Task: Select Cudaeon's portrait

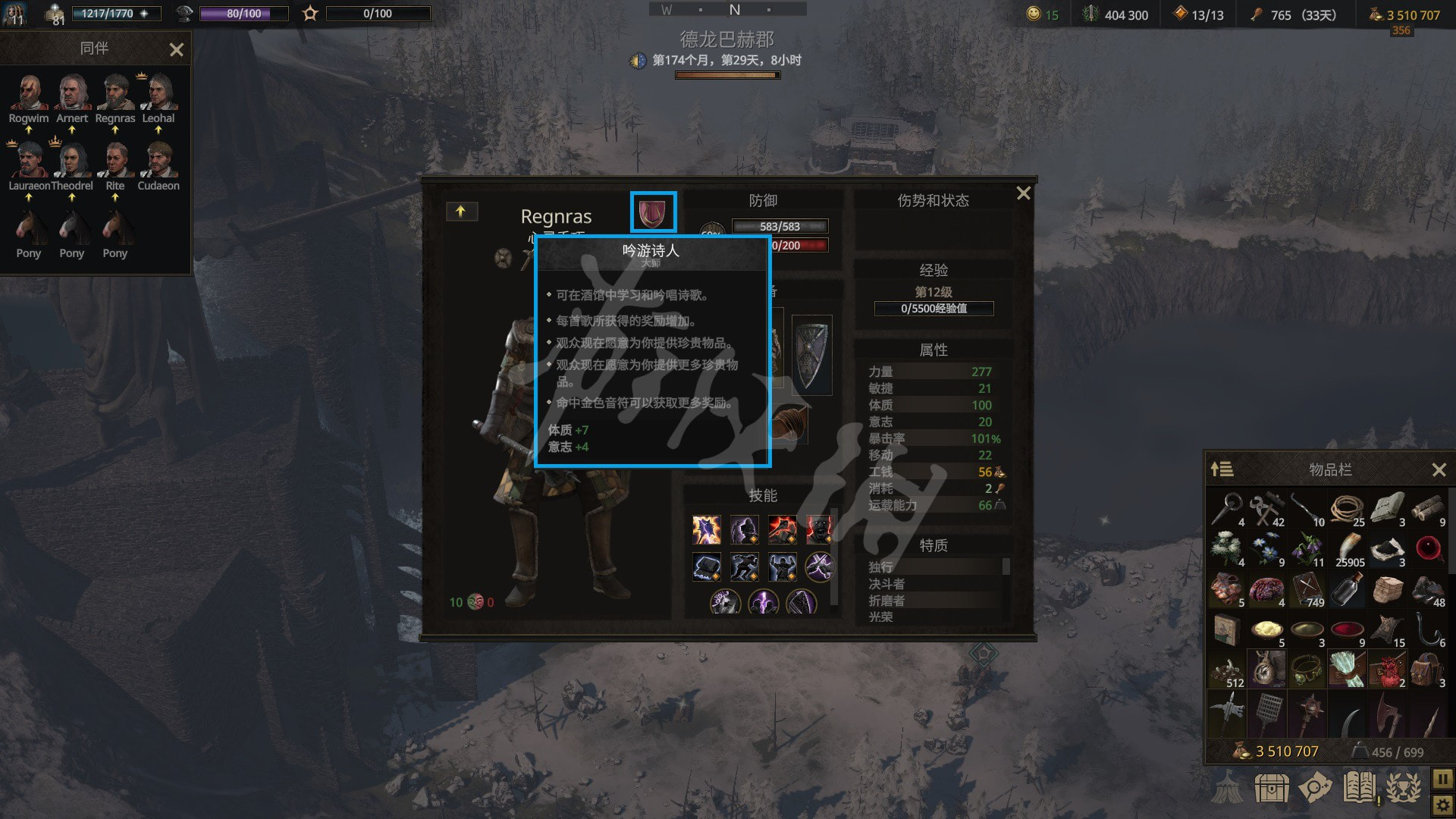Action: pos(158,162)
